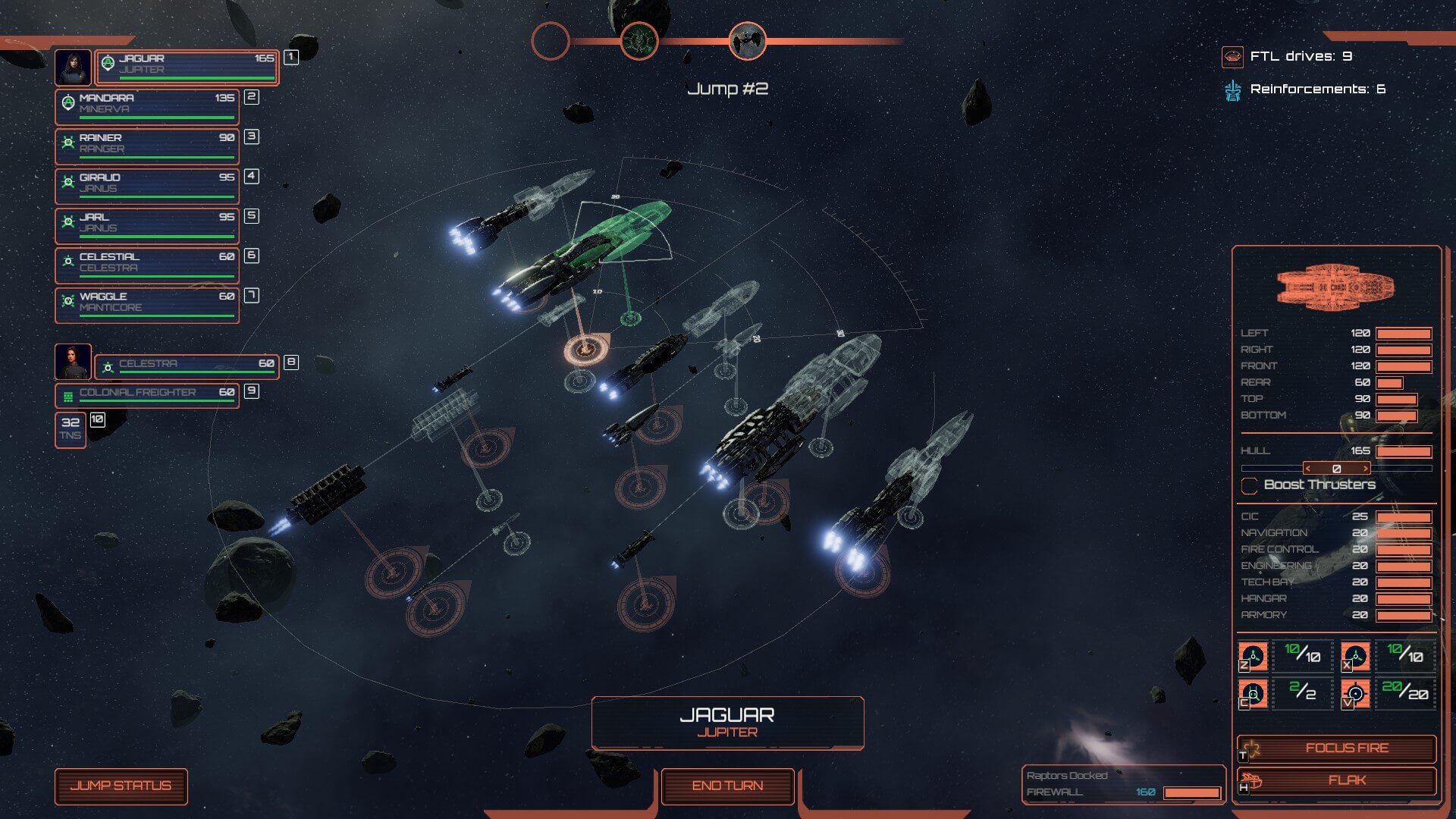Image resolution: width=1456 pixels, height=819 pixels.
Task: Select the civilian Celestra ship entry
Action: [187, 366]
